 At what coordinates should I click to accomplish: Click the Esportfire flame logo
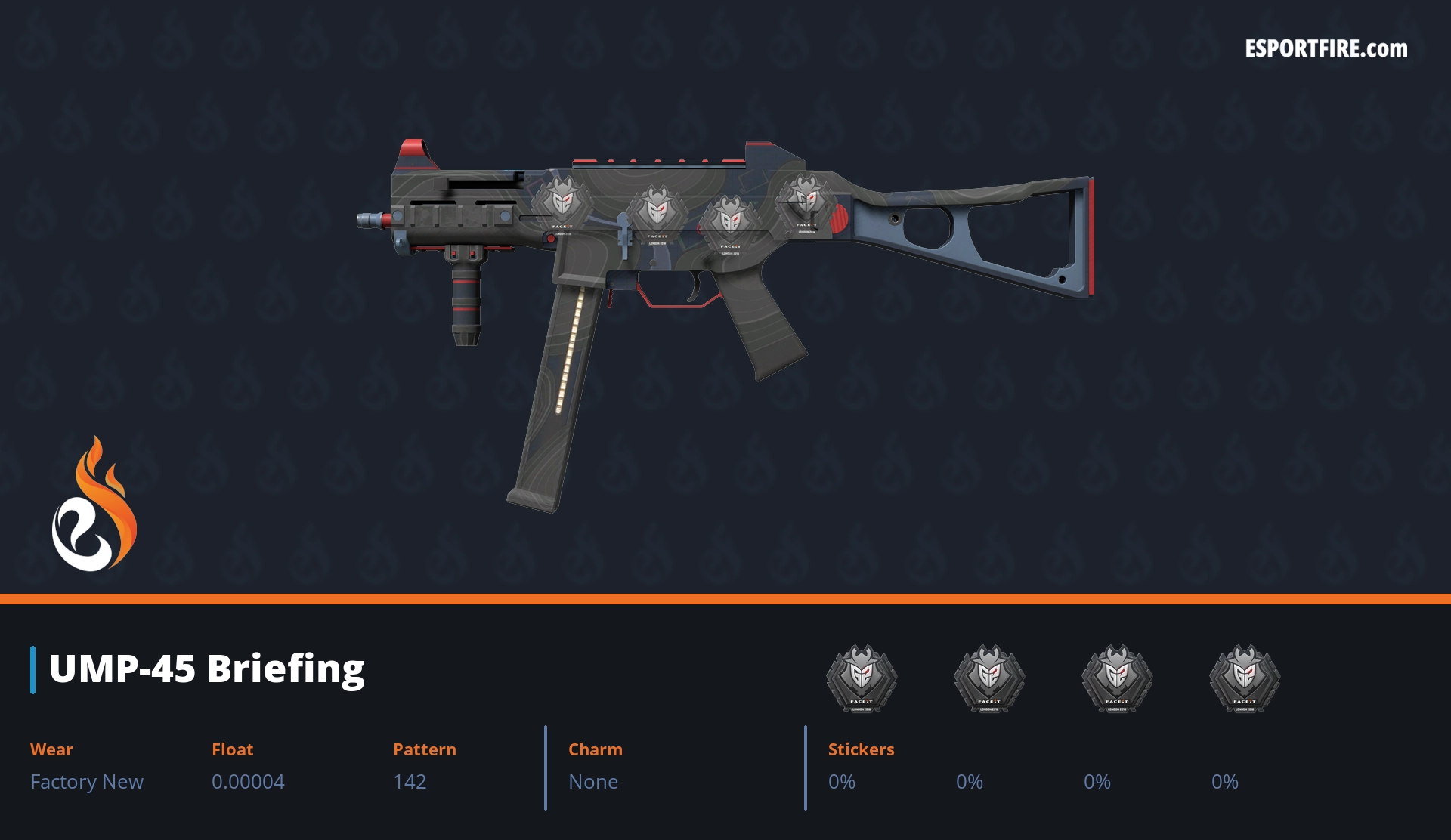pos(94,505)
